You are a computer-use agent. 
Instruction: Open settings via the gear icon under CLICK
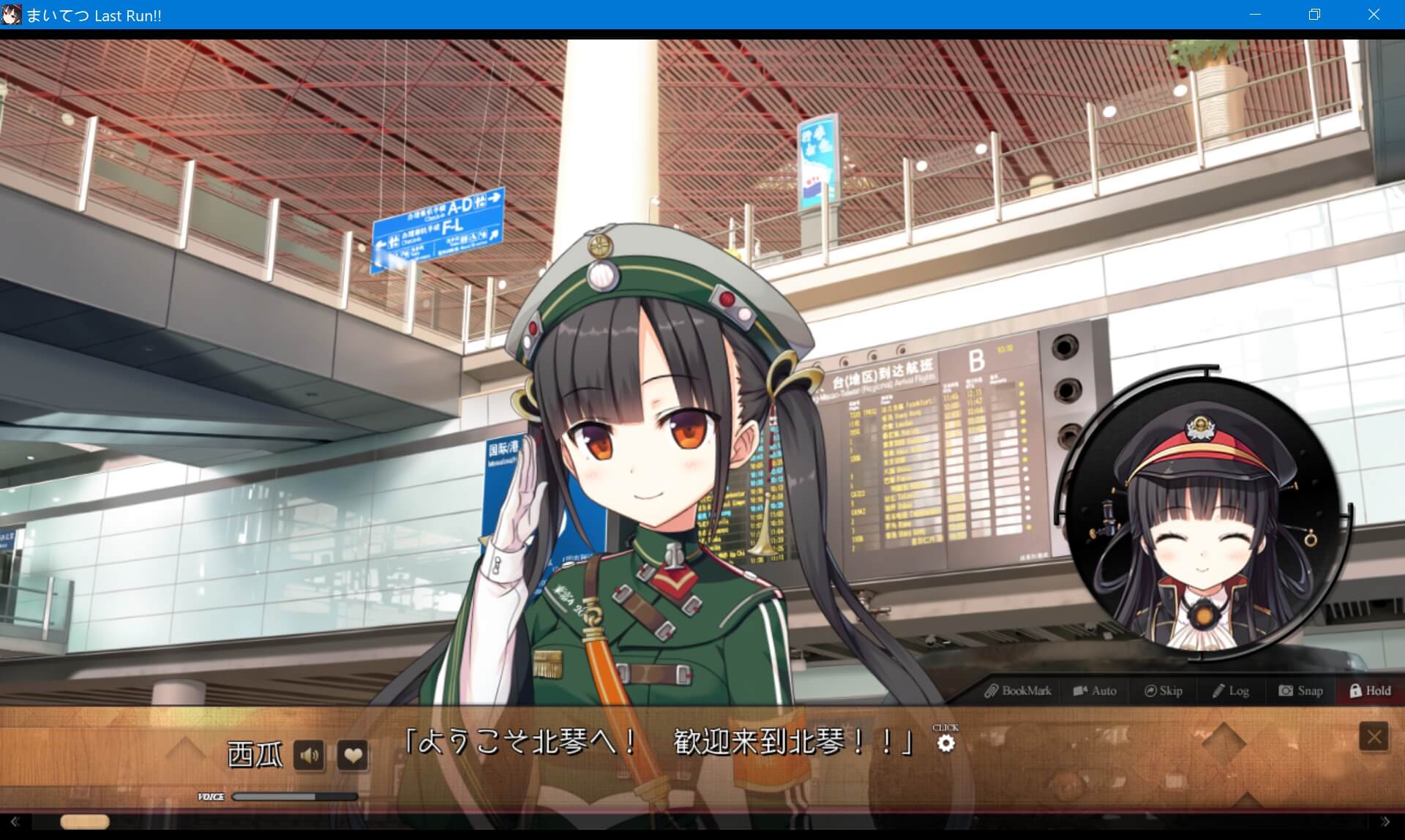pyautogui.click(x=946, y=743)
